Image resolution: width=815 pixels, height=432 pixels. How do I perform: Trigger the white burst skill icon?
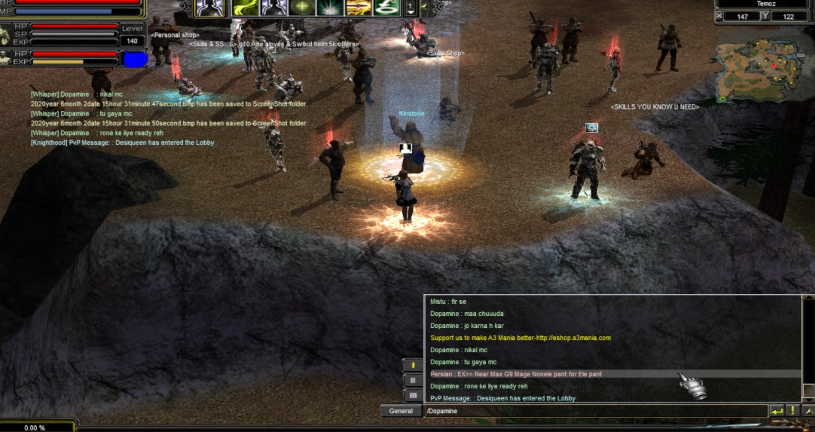click(x=331, y=7)
